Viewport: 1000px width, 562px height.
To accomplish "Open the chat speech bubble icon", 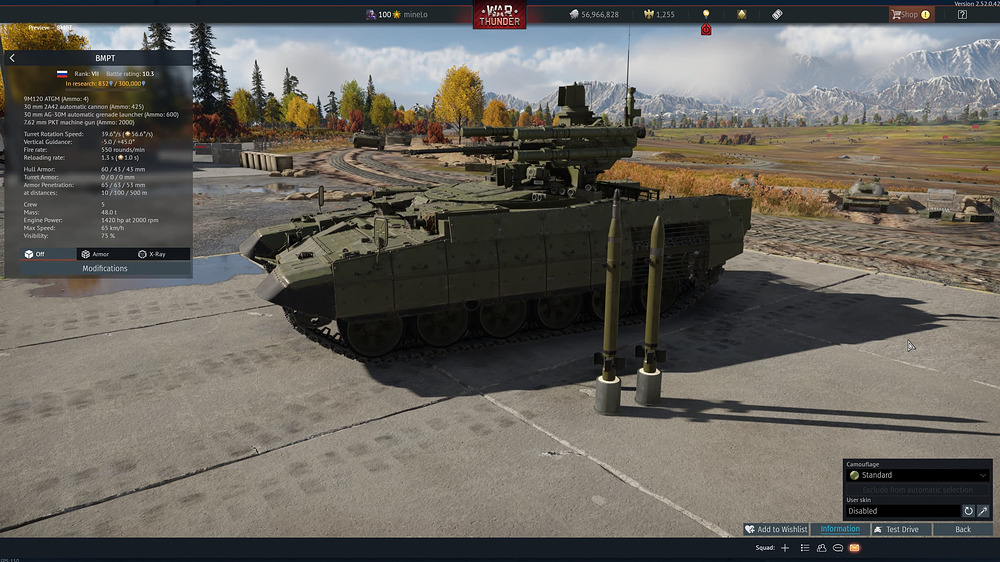I will [x=837, y=548].
